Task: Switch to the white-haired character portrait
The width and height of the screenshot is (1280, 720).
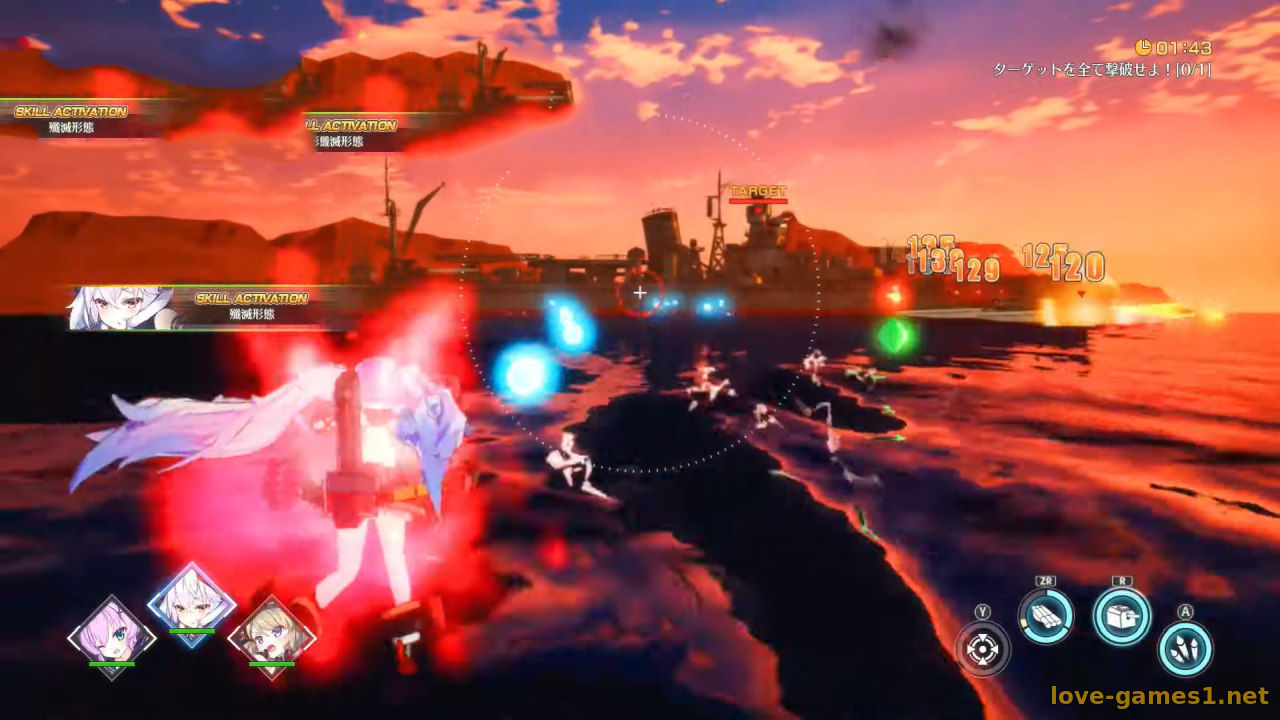Action: click(191, 605)
